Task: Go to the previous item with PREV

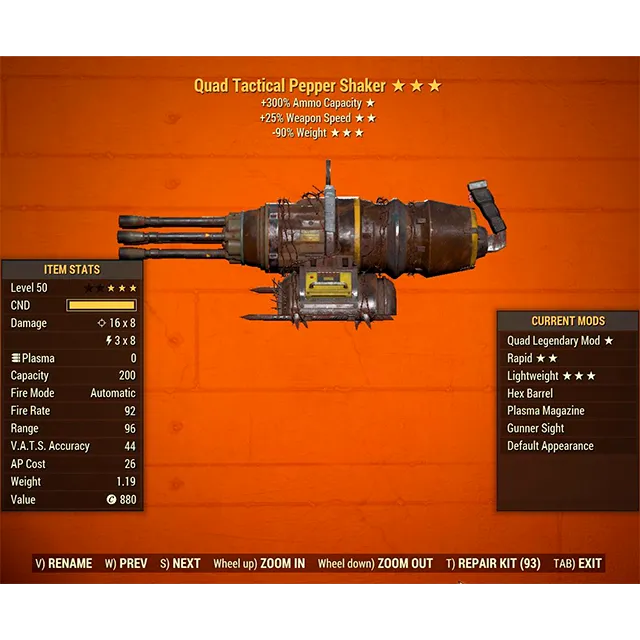Action: (x=126, y=564)
